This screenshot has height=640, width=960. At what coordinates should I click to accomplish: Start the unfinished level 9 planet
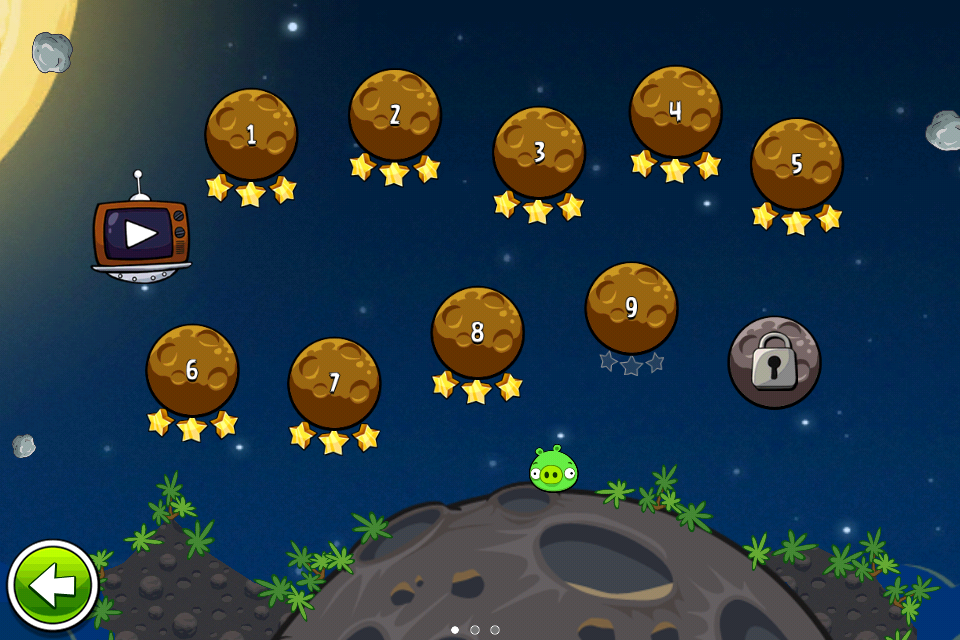click(631, 308)
